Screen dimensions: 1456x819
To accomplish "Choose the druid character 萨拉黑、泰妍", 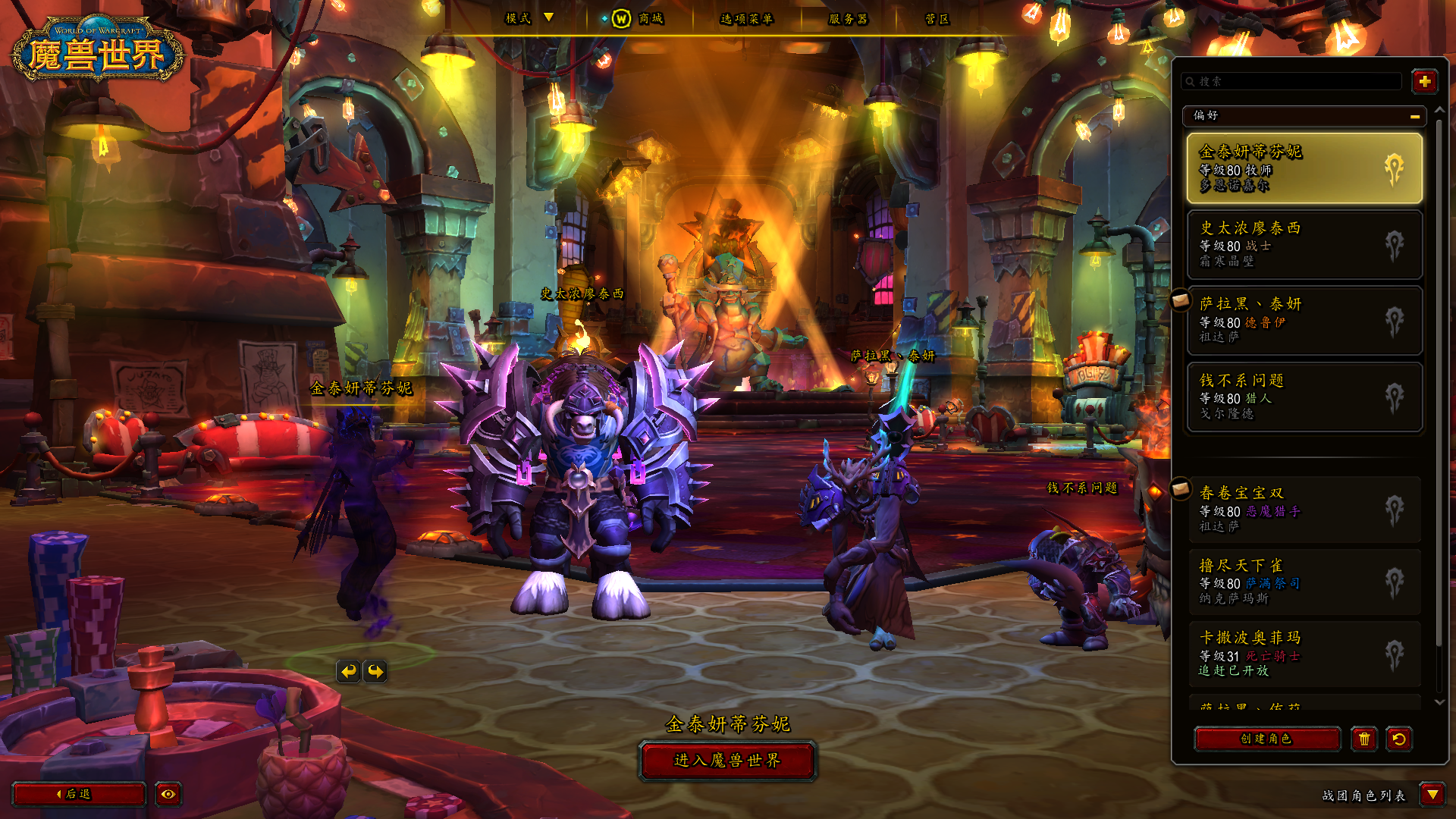I will point(1304,320).
